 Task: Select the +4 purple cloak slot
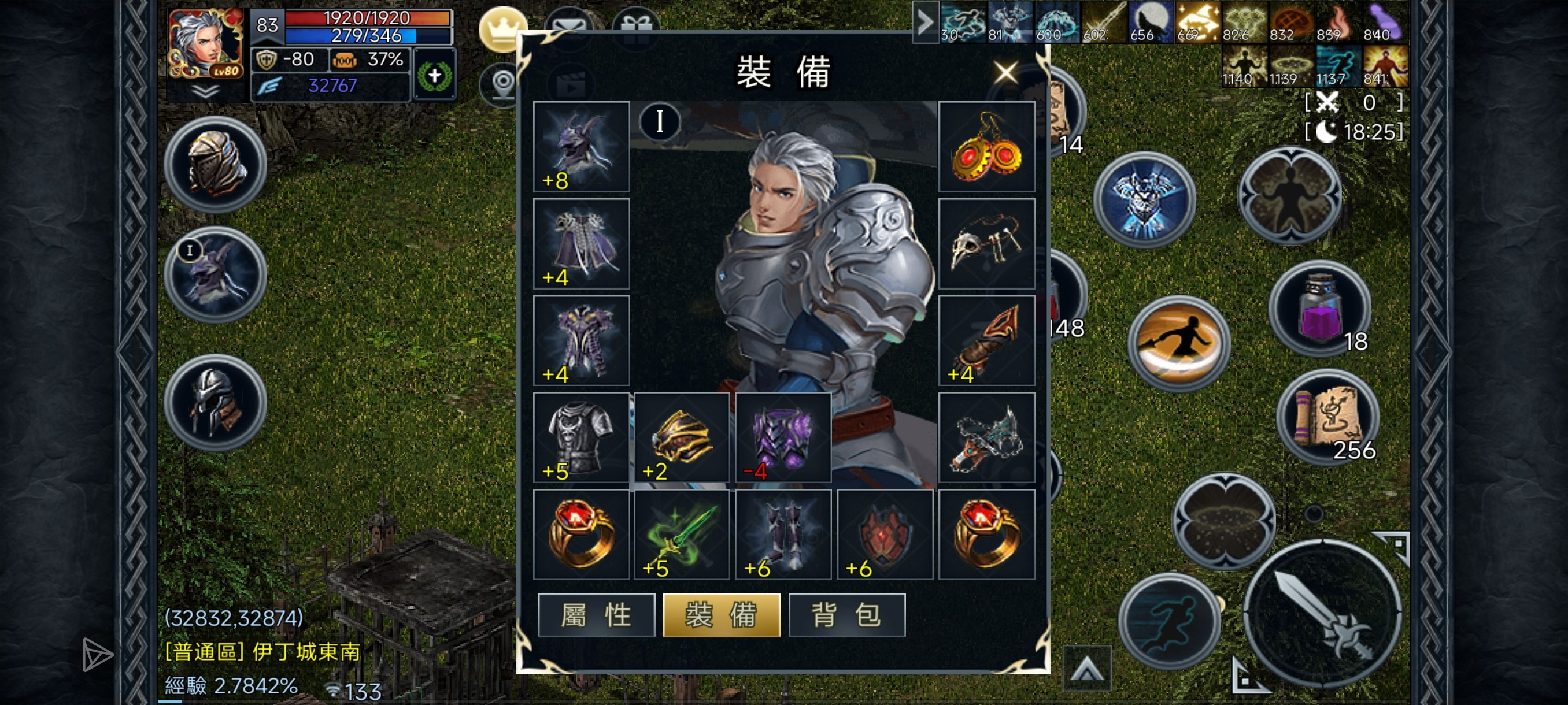tap(581, 243)
